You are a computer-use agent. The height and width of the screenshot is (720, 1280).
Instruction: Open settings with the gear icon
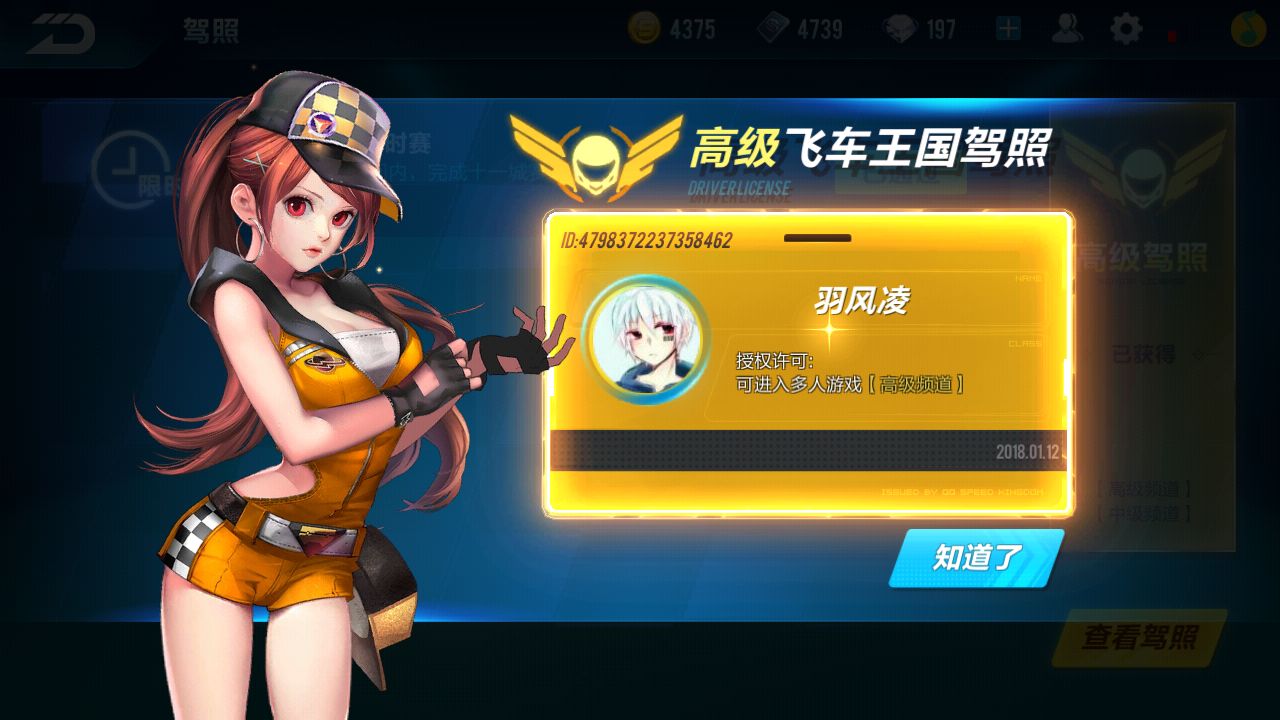tap(1127, 29)
